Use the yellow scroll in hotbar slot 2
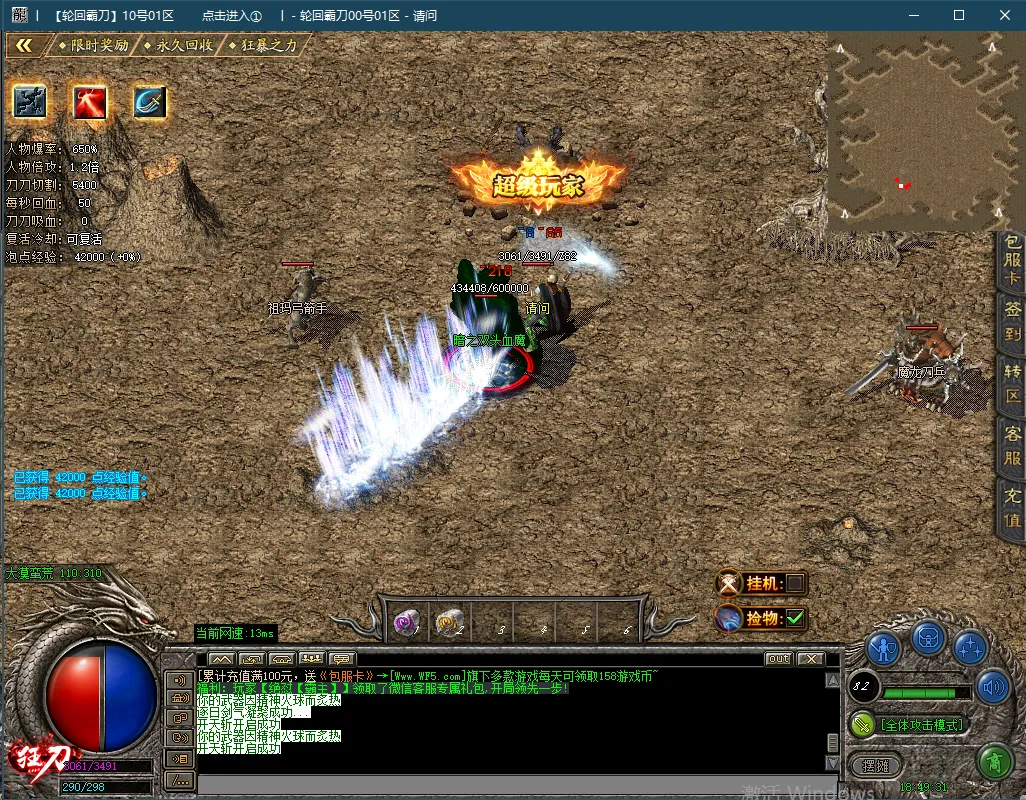1026x800 pixels. coord(448,622)
